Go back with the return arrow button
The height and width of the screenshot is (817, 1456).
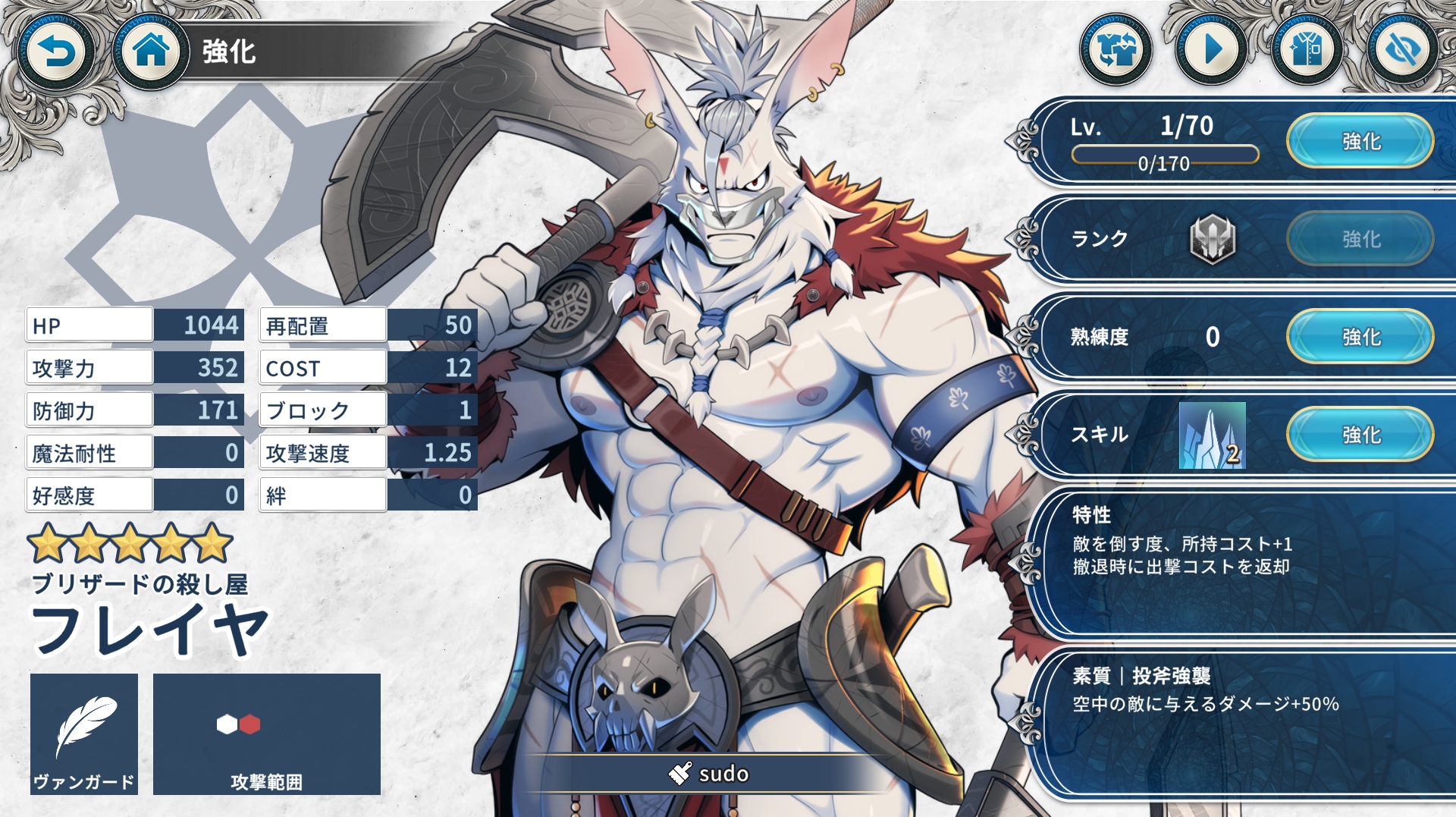(x=55, y=52)
